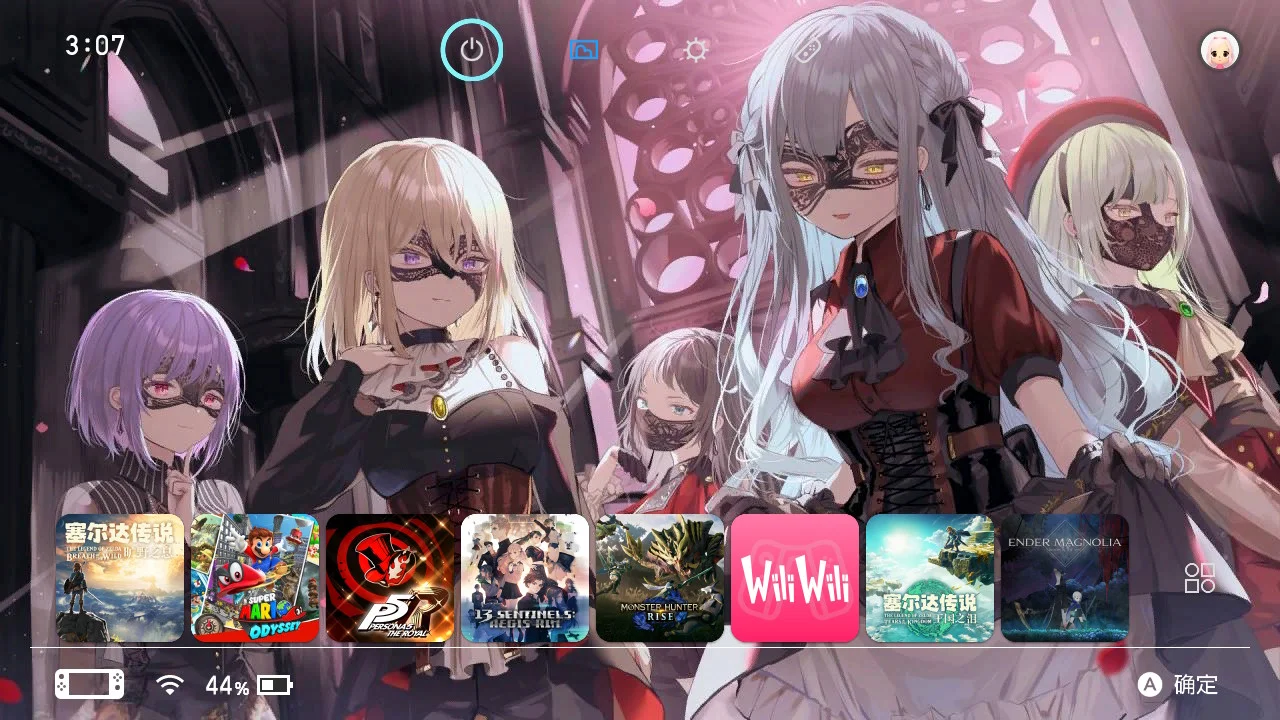The image size is (1280, 720).
Task: Click the clock showing 3:07
Action: click(95, 46)
